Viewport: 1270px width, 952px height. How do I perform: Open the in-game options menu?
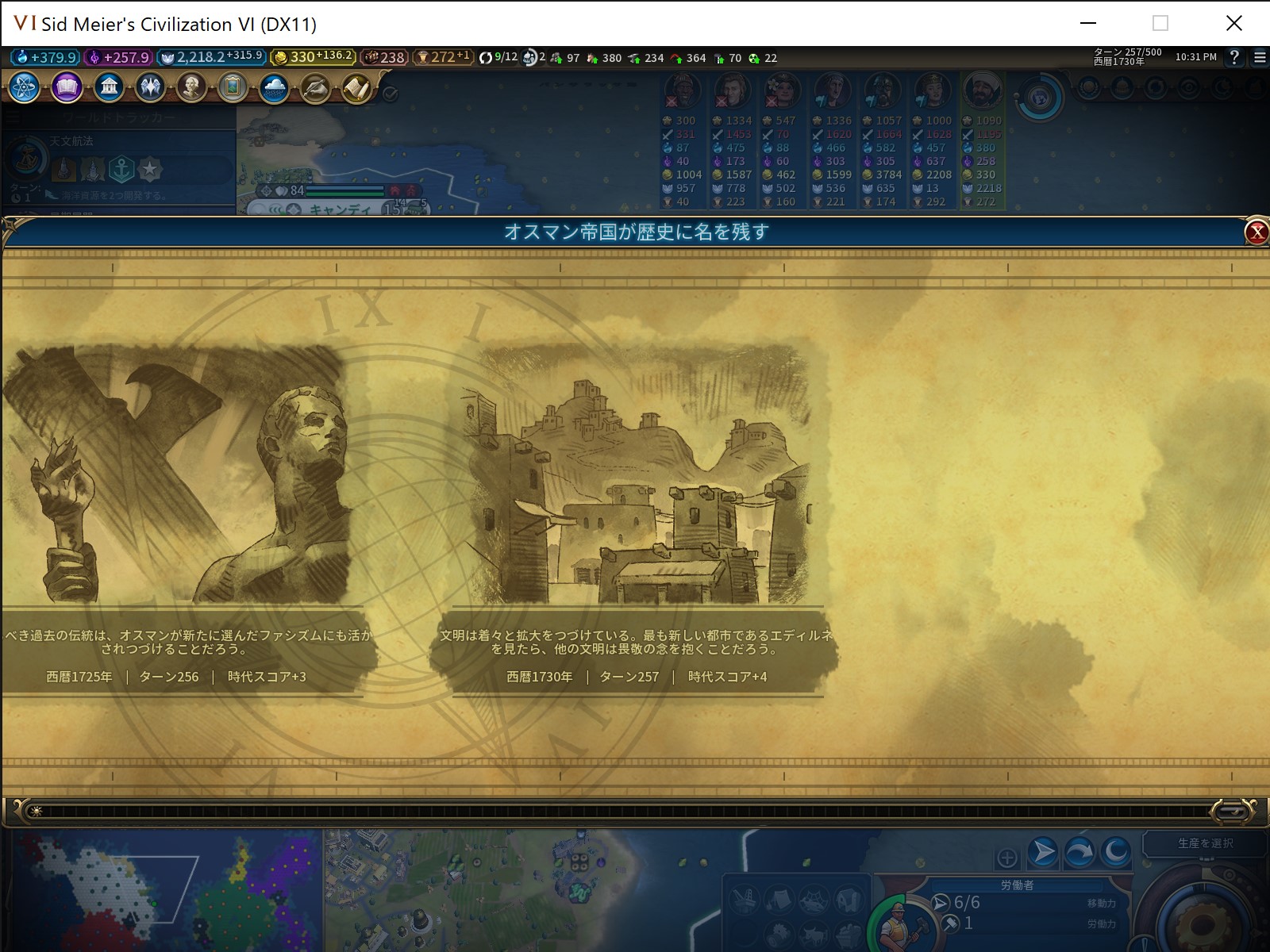(x=1260, y=57)
